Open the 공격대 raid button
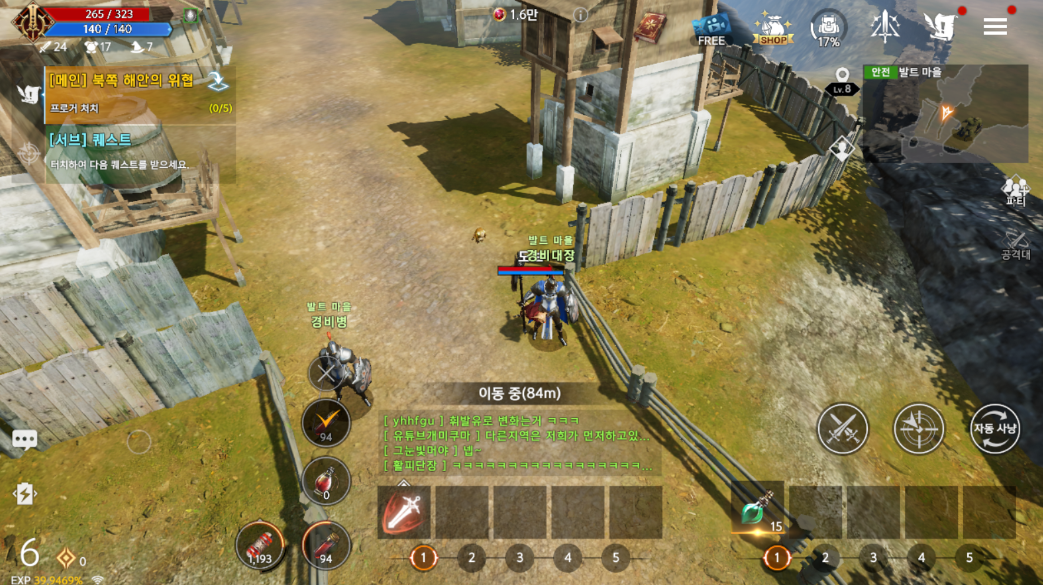 [x=1016, y=243]
